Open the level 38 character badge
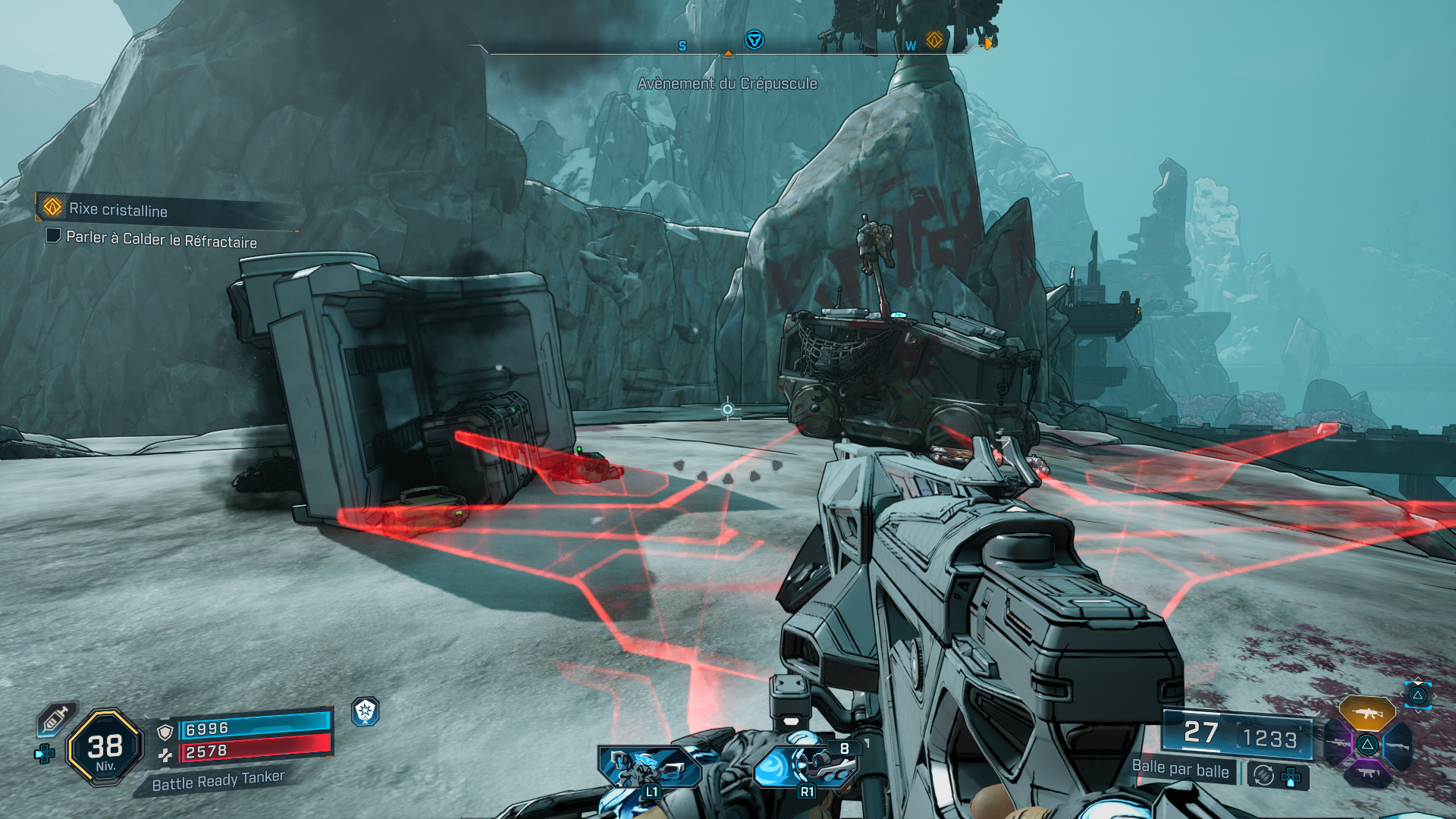This screenshot has height=819, width=1456. coord(105,748)
